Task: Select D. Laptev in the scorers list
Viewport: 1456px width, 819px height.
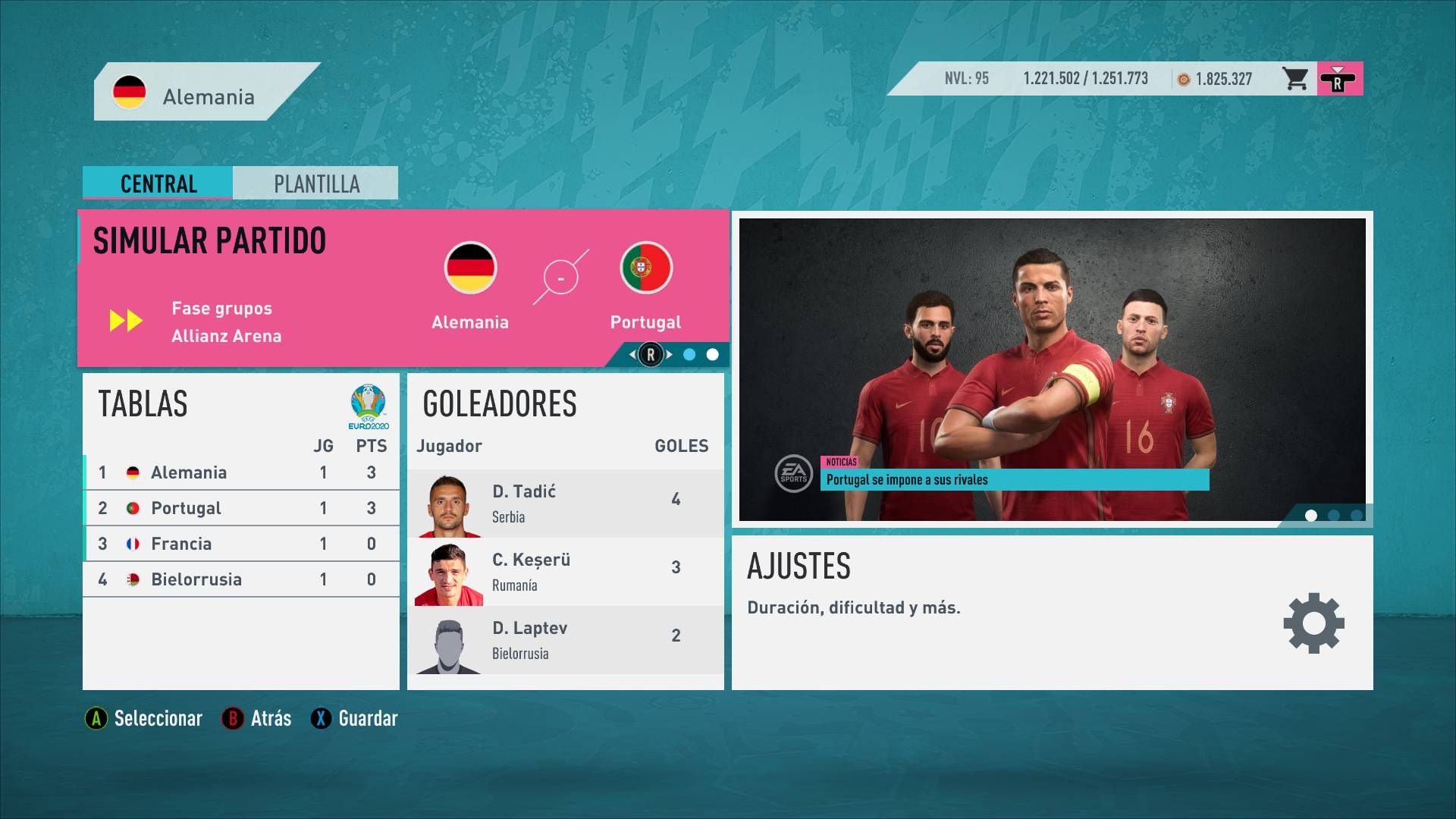Action: point(565,640)
